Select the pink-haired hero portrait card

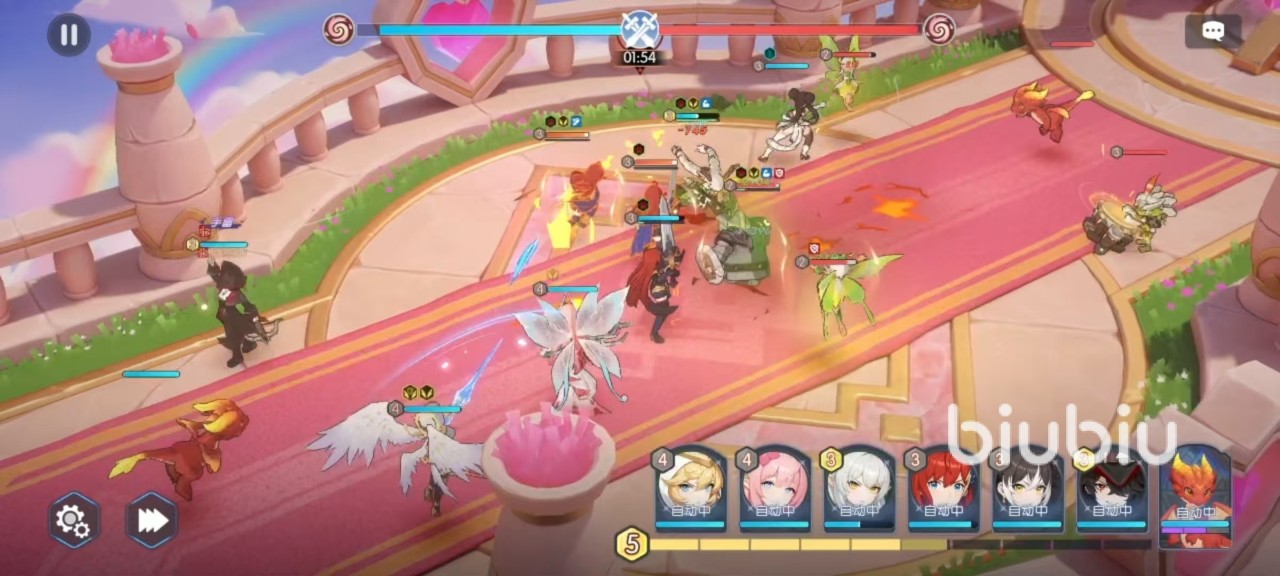point(775,488)
